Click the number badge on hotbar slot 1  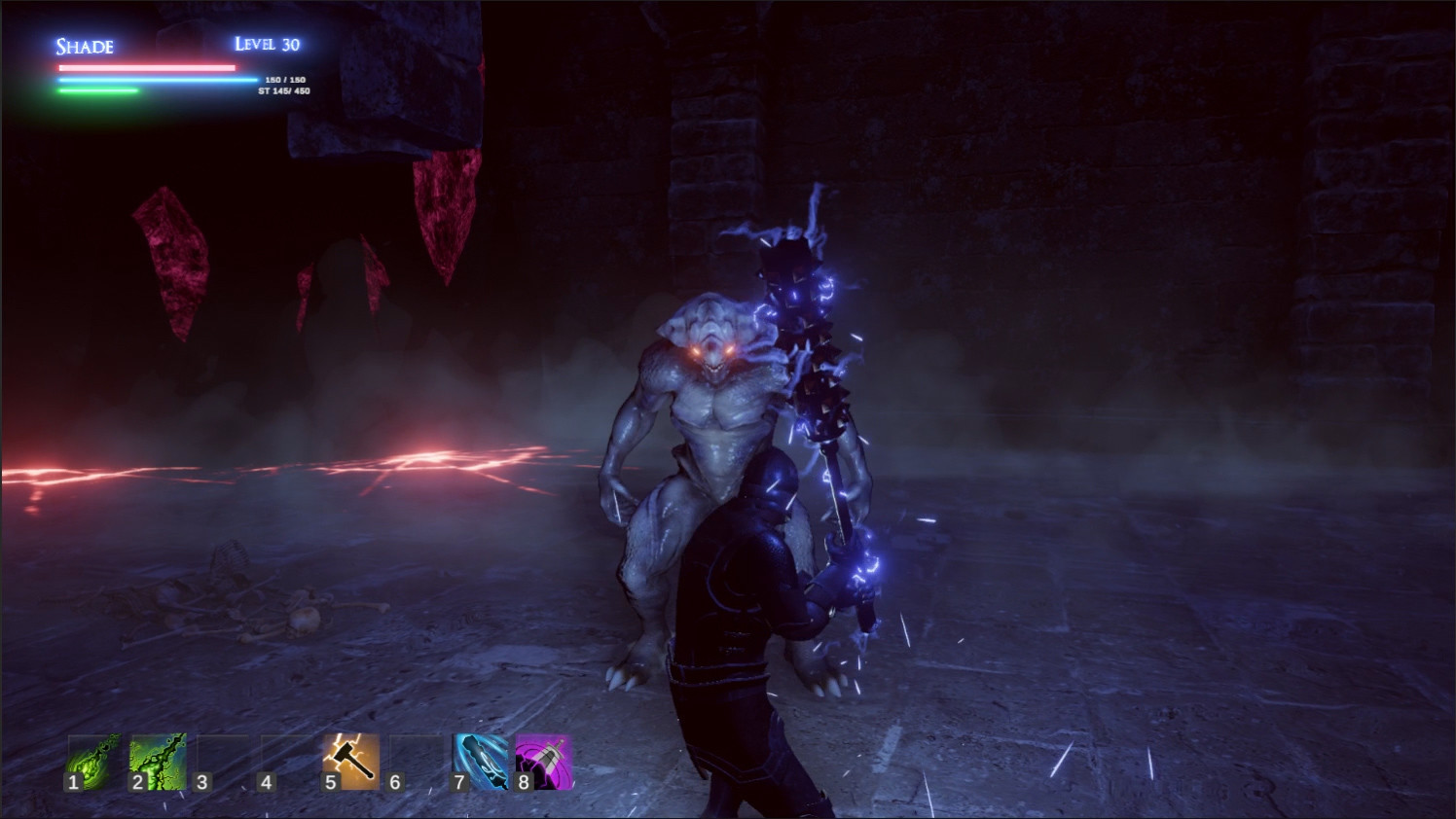pos(72,782)
